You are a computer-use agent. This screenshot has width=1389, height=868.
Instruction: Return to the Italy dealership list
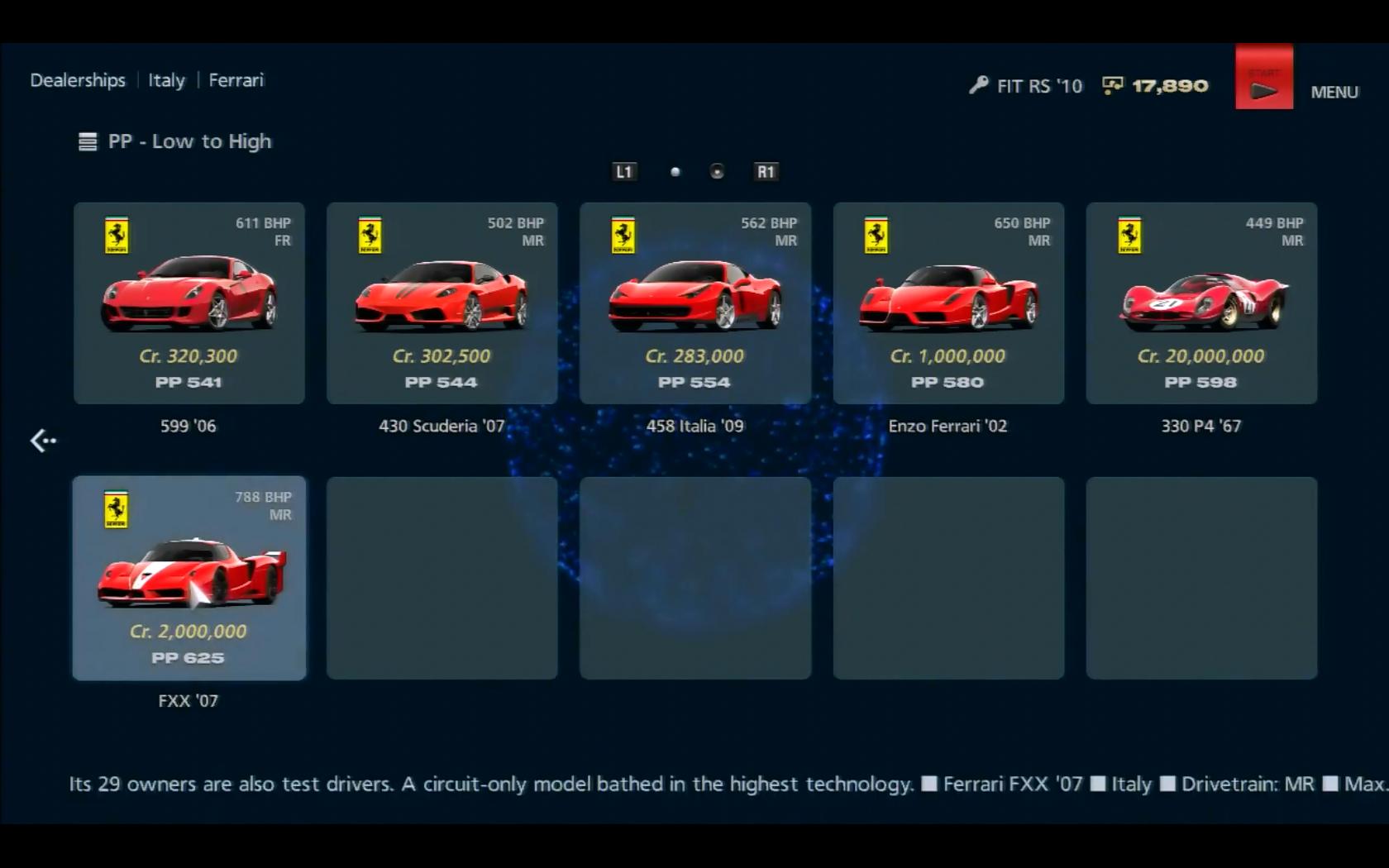click(166, 80)
